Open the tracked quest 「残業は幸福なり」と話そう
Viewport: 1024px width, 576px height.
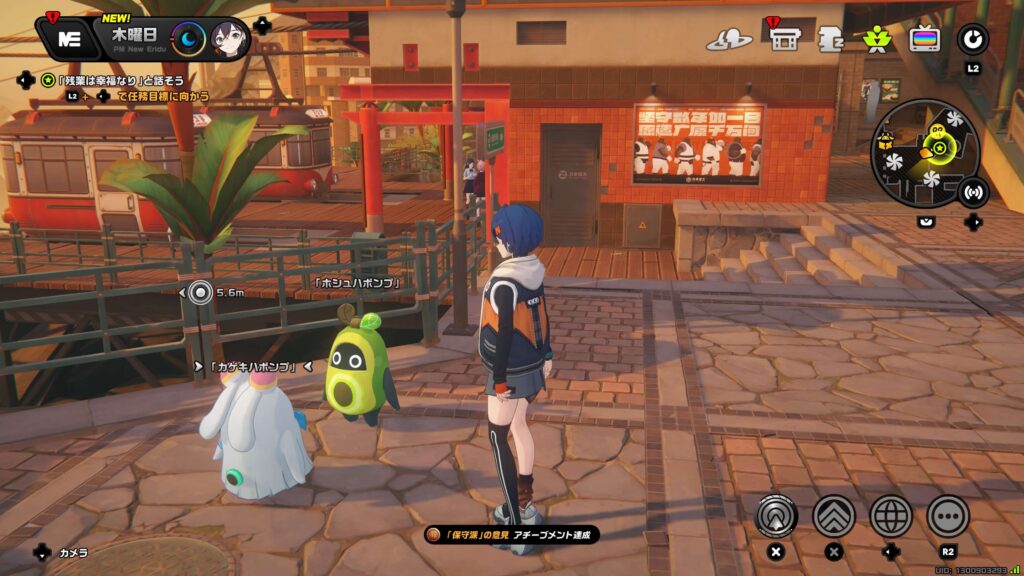113,79
